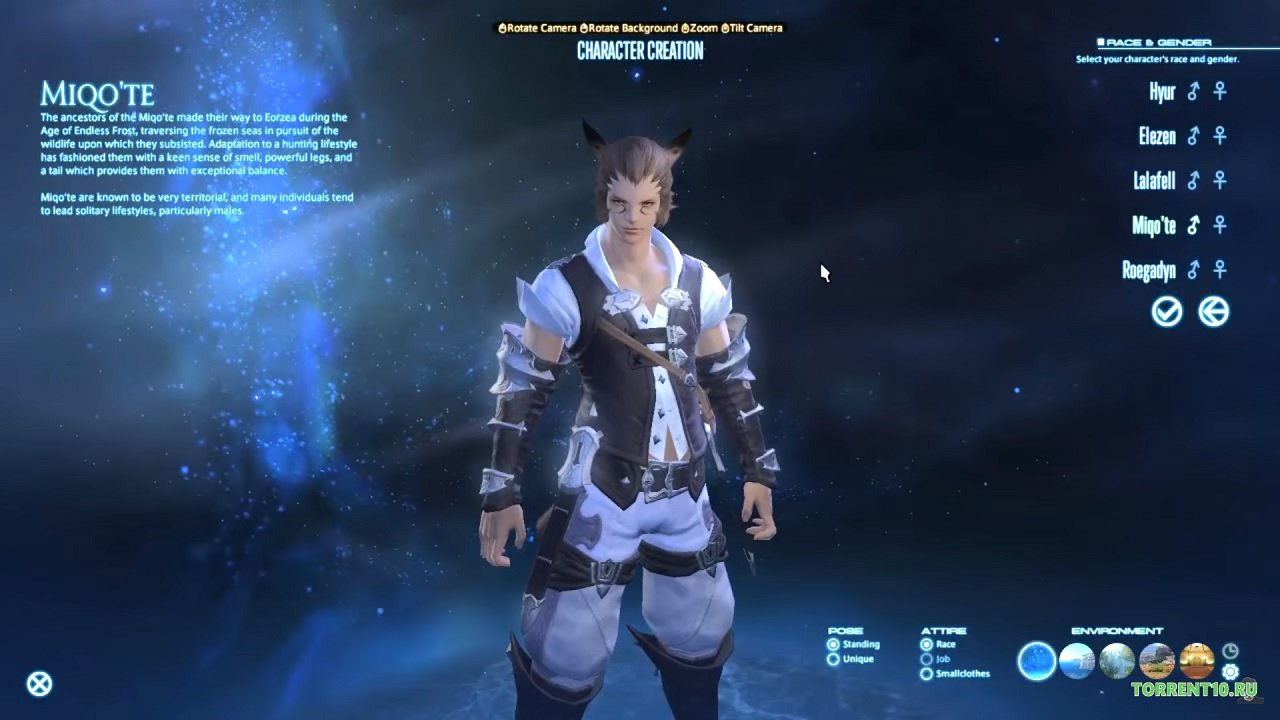1280x720 pixels.
Task: Choose the ocean coast environment thumbnail
Action: 1077,661
